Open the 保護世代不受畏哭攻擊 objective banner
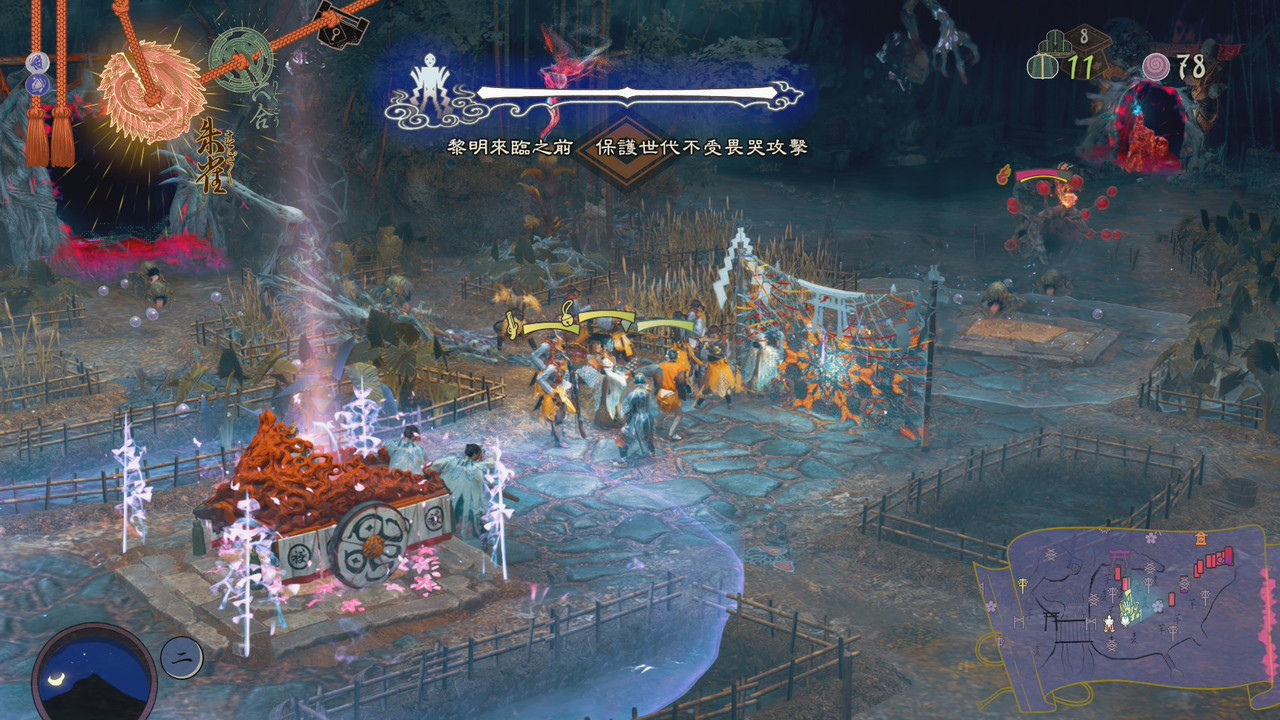The height and width of the screenshot is (720, 1280). (x=701, y=148)
